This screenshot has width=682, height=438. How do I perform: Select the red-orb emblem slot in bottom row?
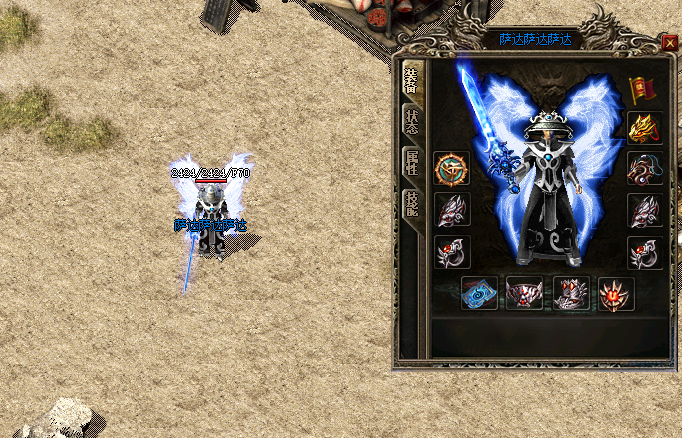(615, 293)
